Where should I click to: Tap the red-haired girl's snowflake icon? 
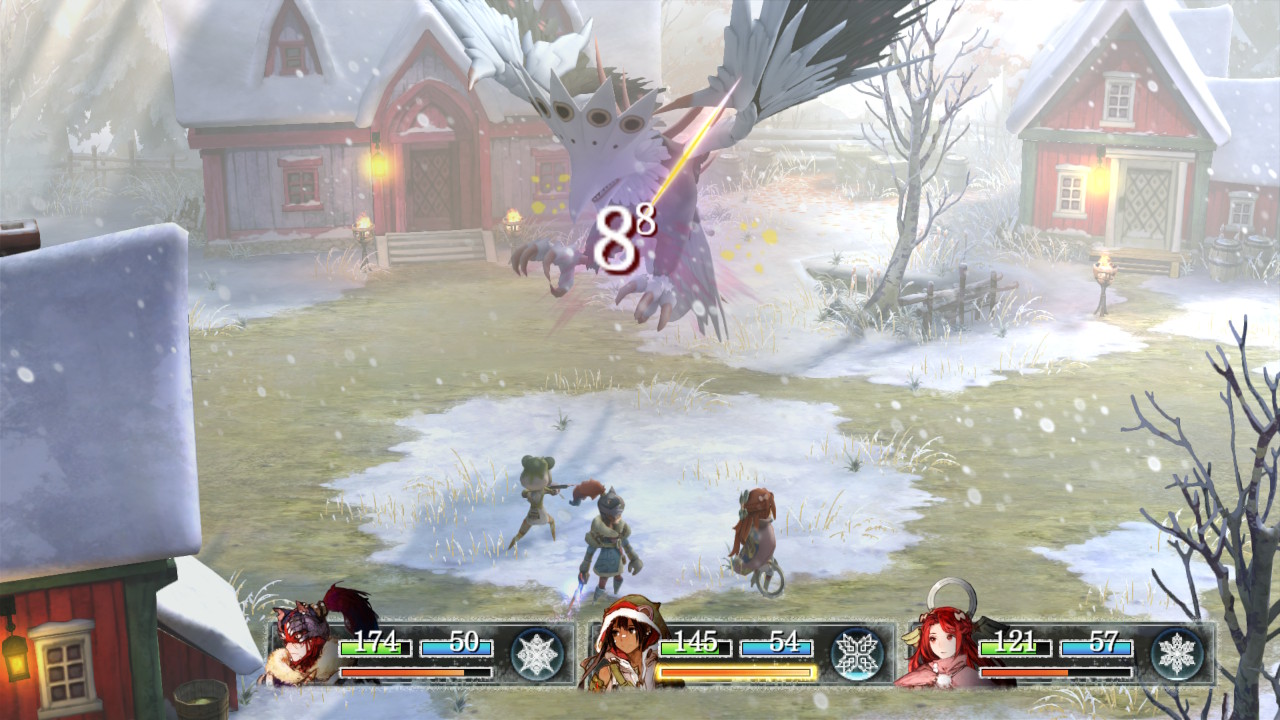1176,654
